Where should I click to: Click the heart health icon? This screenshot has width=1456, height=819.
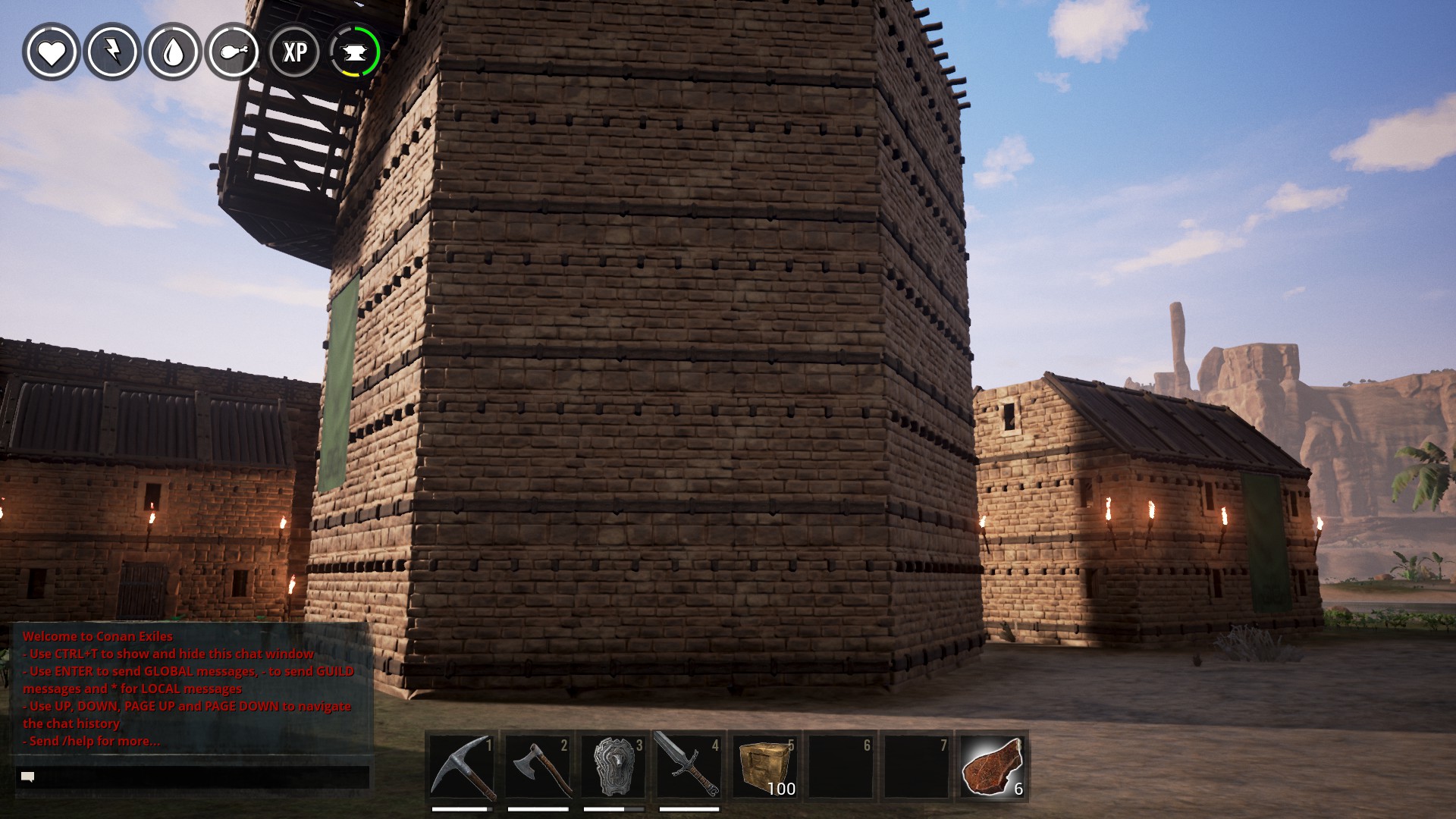[x=52, y=52]
